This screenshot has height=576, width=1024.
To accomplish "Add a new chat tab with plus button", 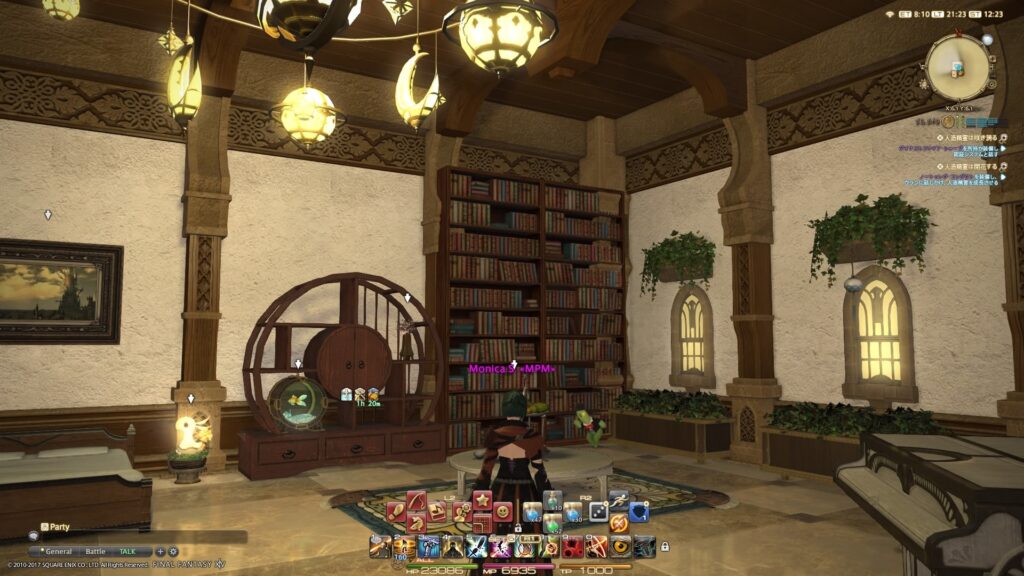I will click(161, 551).
